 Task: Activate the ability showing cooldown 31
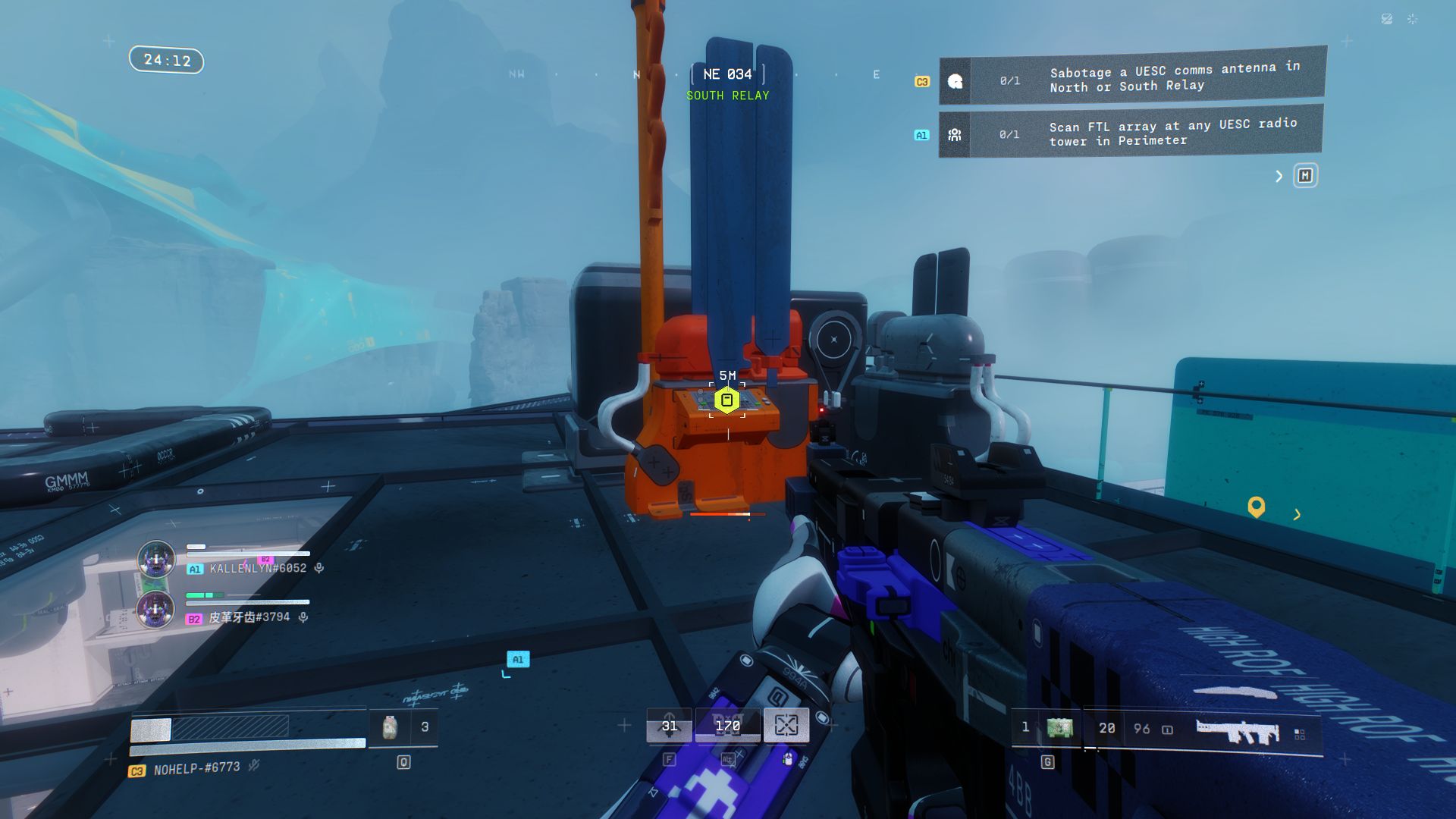point(669,726)
